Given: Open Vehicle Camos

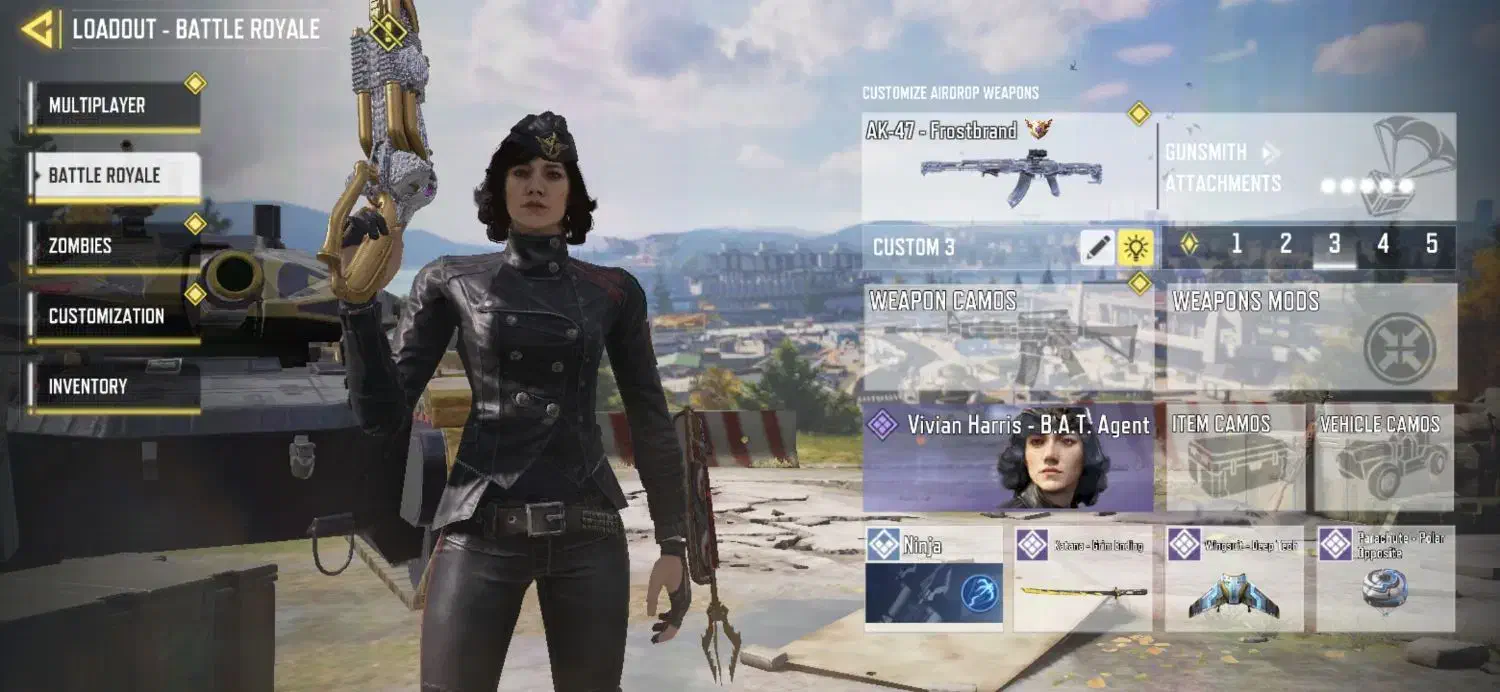Looking at the screenshot, I should point(1384,458).
